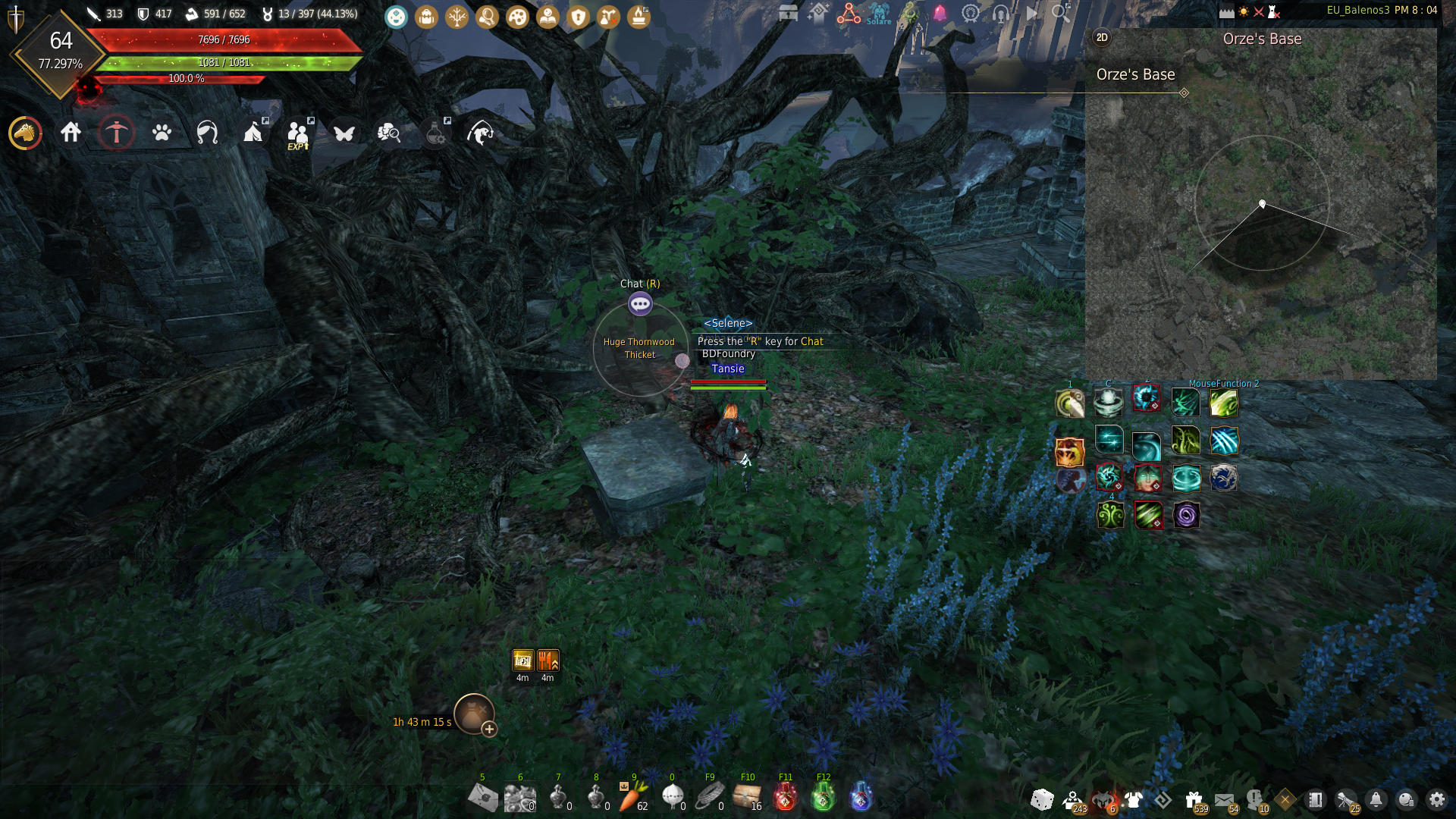The width and height of the screenshot is (1456, 819).
Task: Open the horse mount icon
Action: (25, 133)
